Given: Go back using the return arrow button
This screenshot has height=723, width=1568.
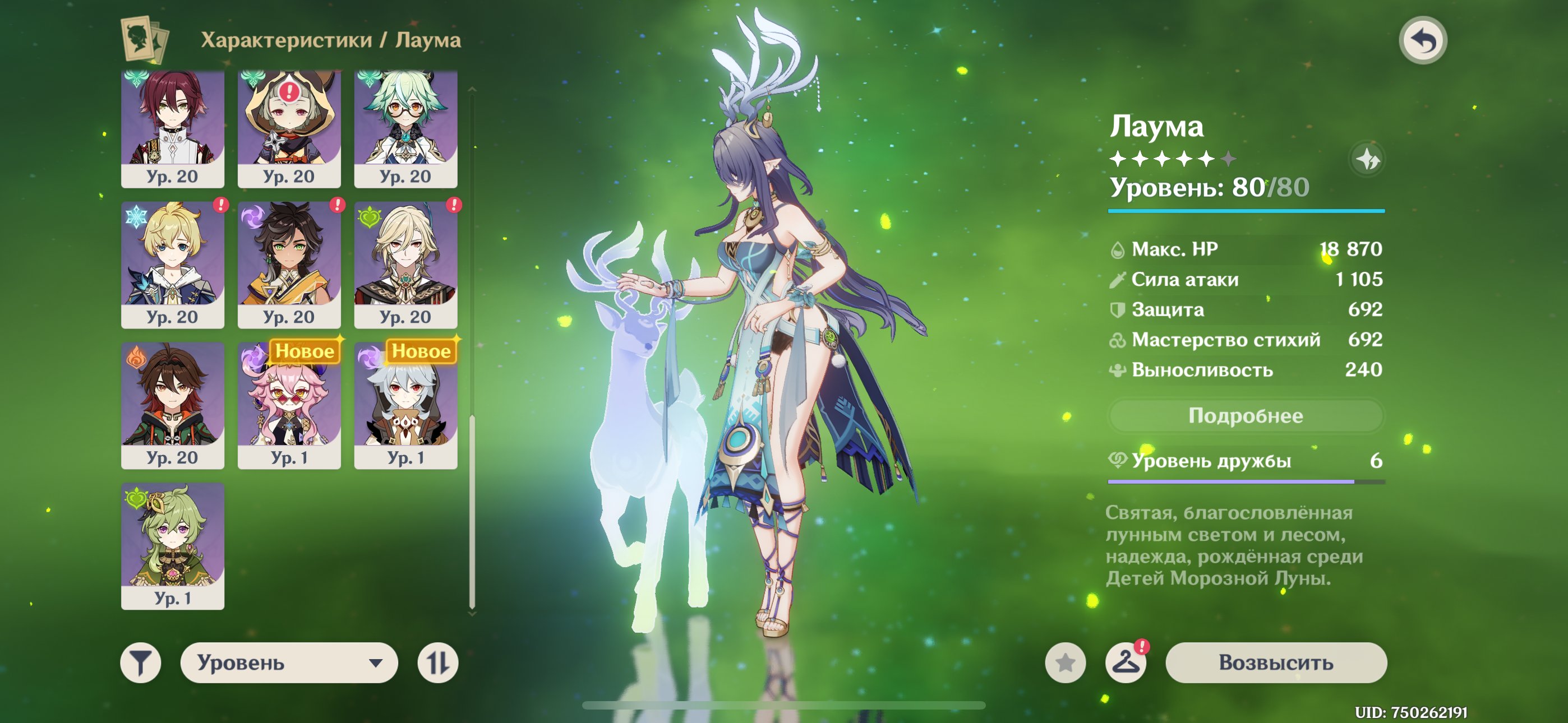Looking at the screenshot, I should pyautogui.click(x=1423, y=41).
